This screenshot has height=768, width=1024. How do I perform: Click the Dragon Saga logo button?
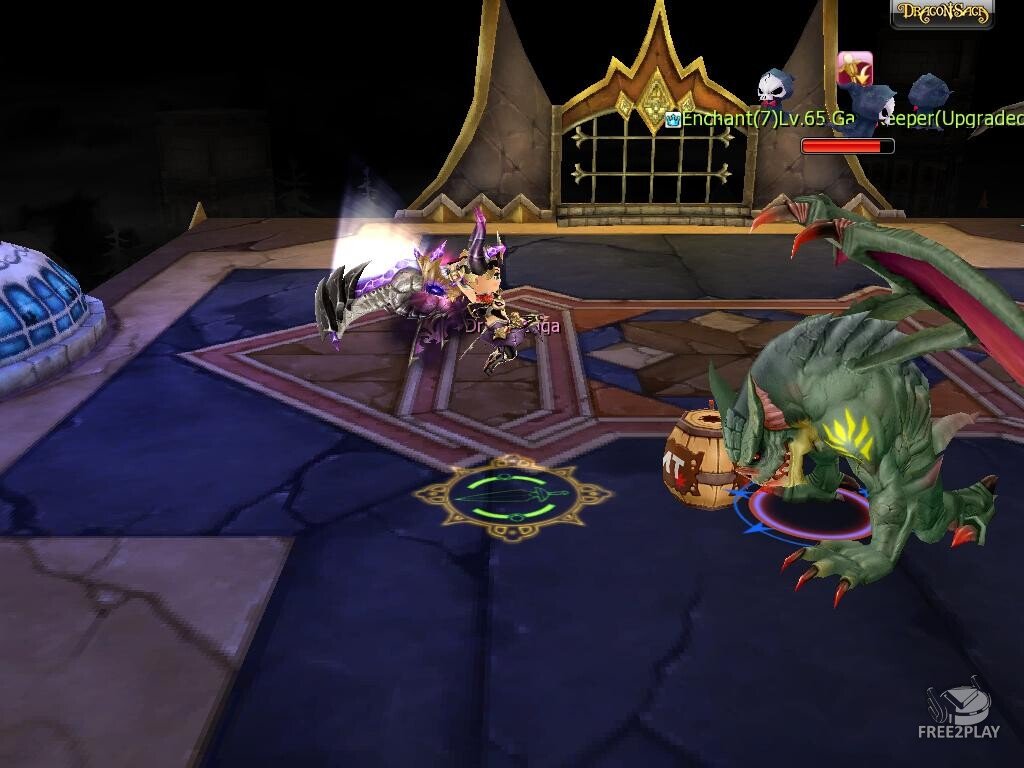pyautogui.click(x=942, y=14)
